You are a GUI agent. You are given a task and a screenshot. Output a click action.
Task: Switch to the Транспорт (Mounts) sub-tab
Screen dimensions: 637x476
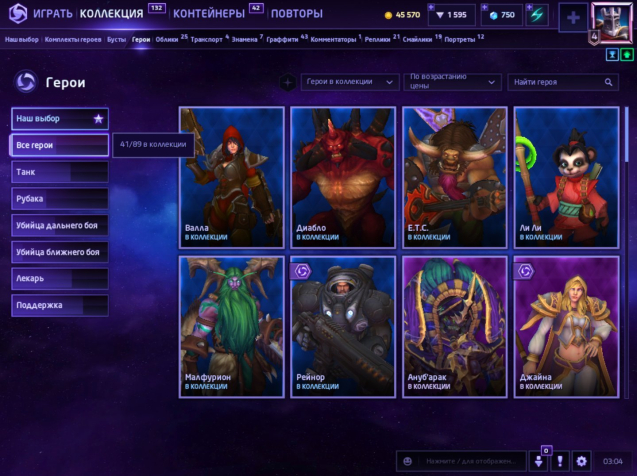(207, 38)
